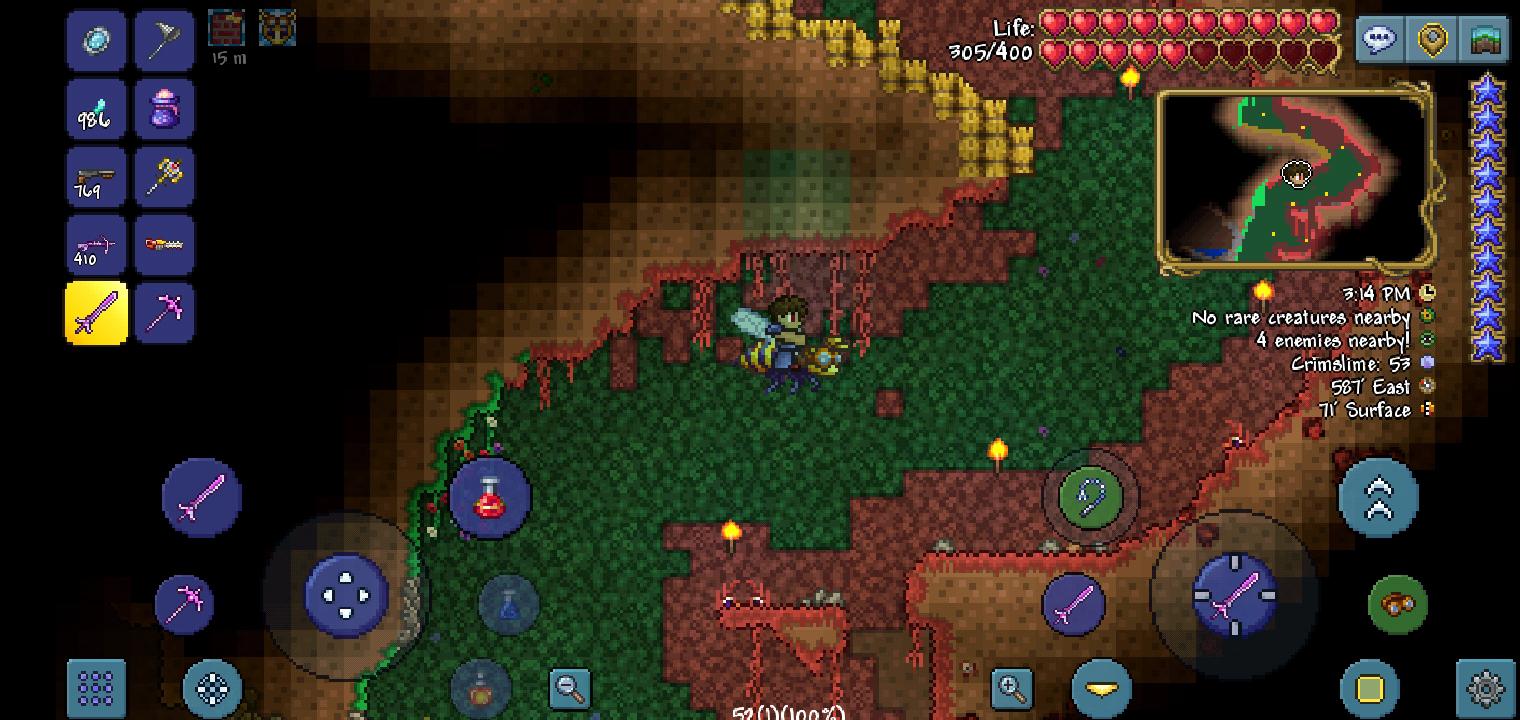
Task: Tap the blue flask quick-buff button
Action: click(510, 603)
